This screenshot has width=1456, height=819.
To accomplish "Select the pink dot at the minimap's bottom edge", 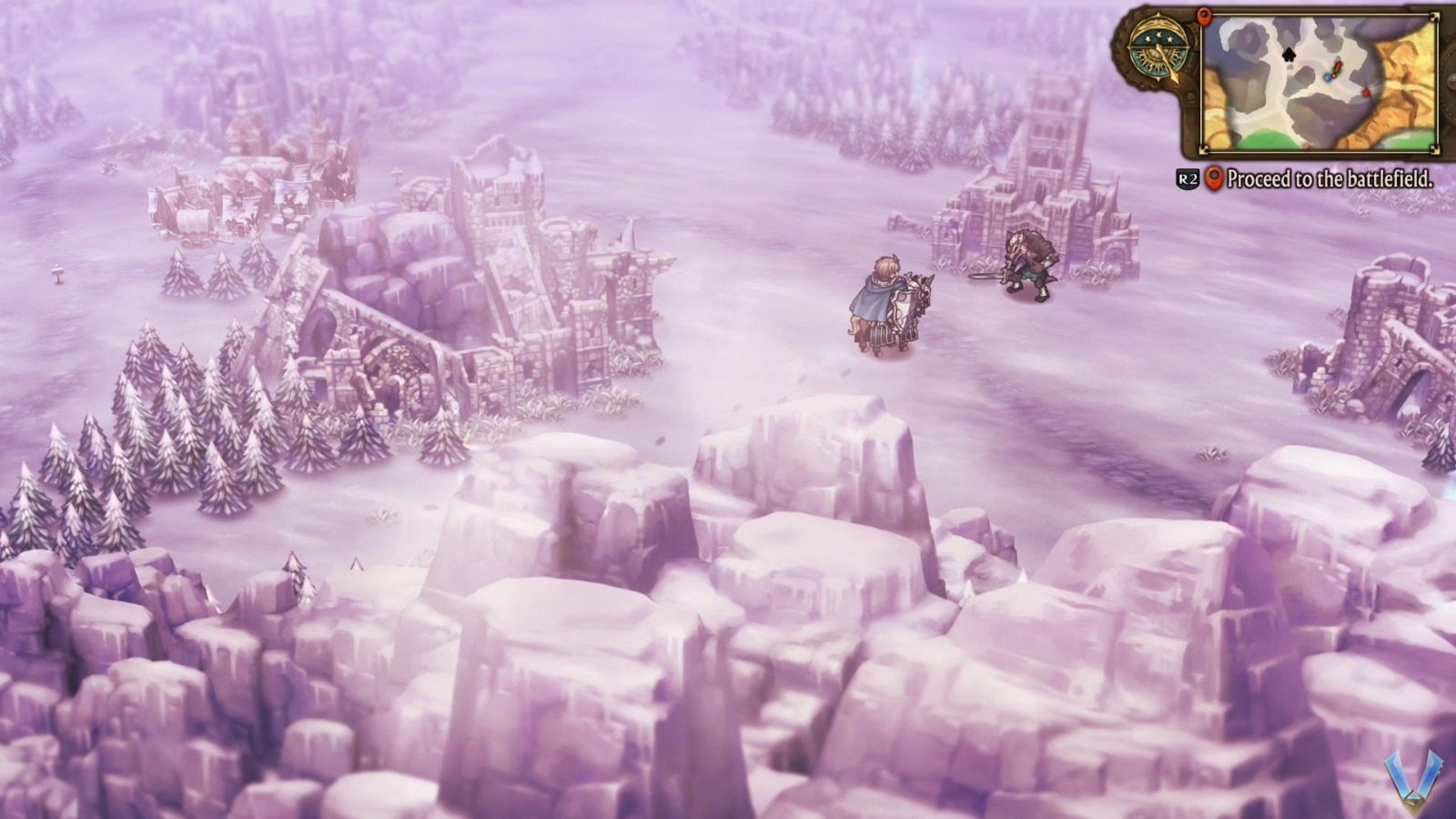I will point(1306,146).
